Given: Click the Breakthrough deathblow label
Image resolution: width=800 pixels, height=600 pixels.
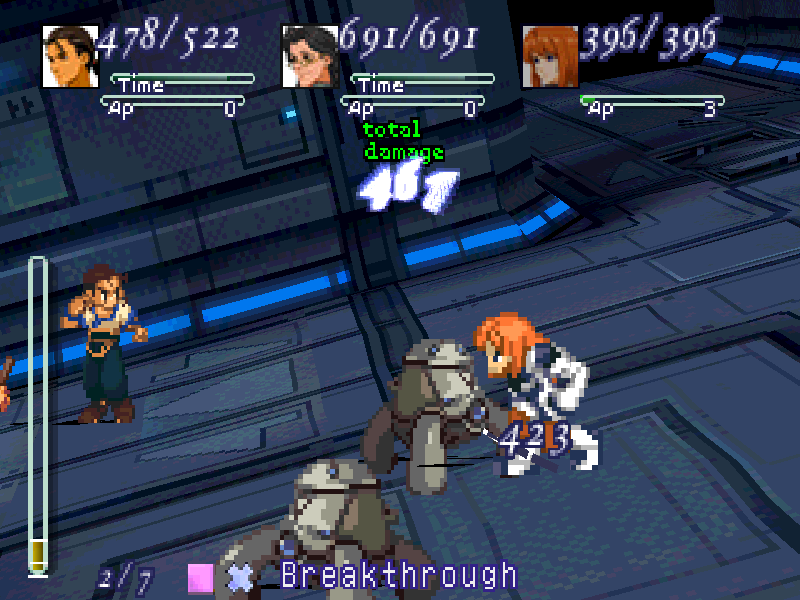Looking at the screenshot, I should [398, 576].
